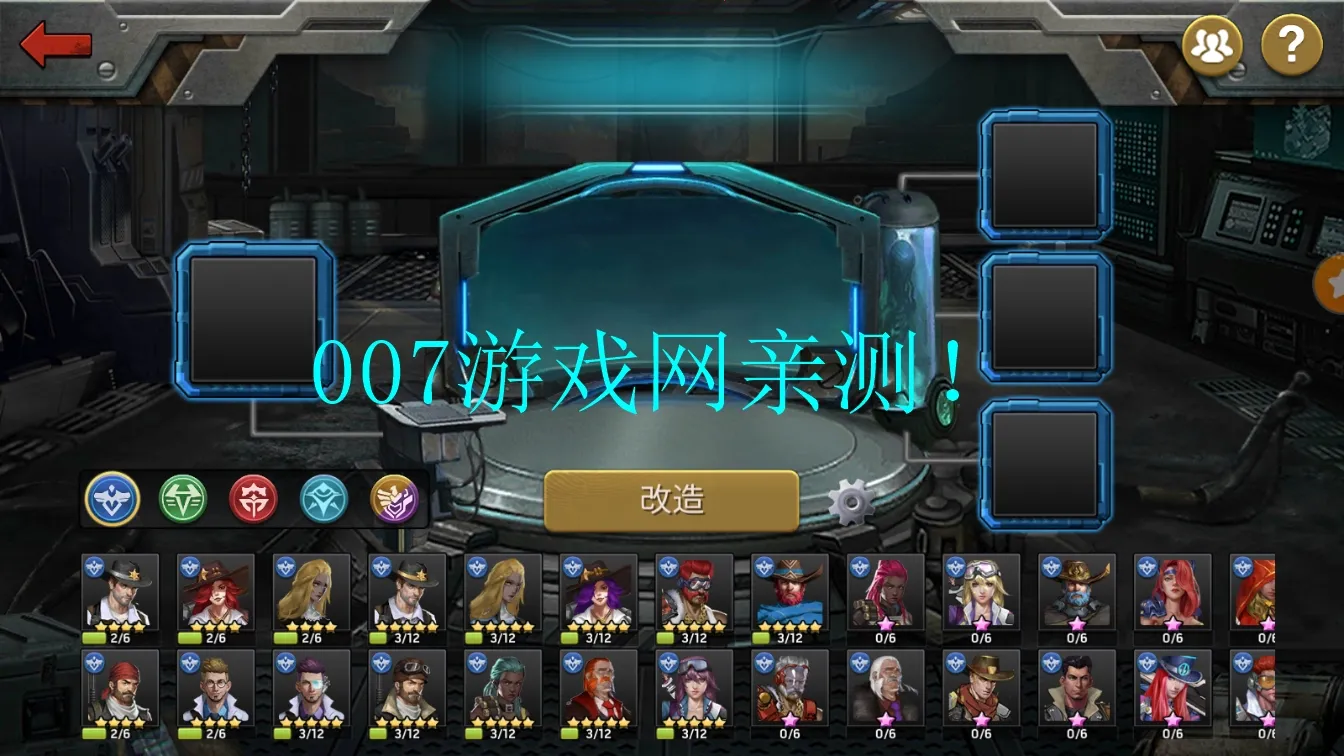Select the purple-haired hero thumbnail
Screen dimensions: 1344x756
coord(597,599)
